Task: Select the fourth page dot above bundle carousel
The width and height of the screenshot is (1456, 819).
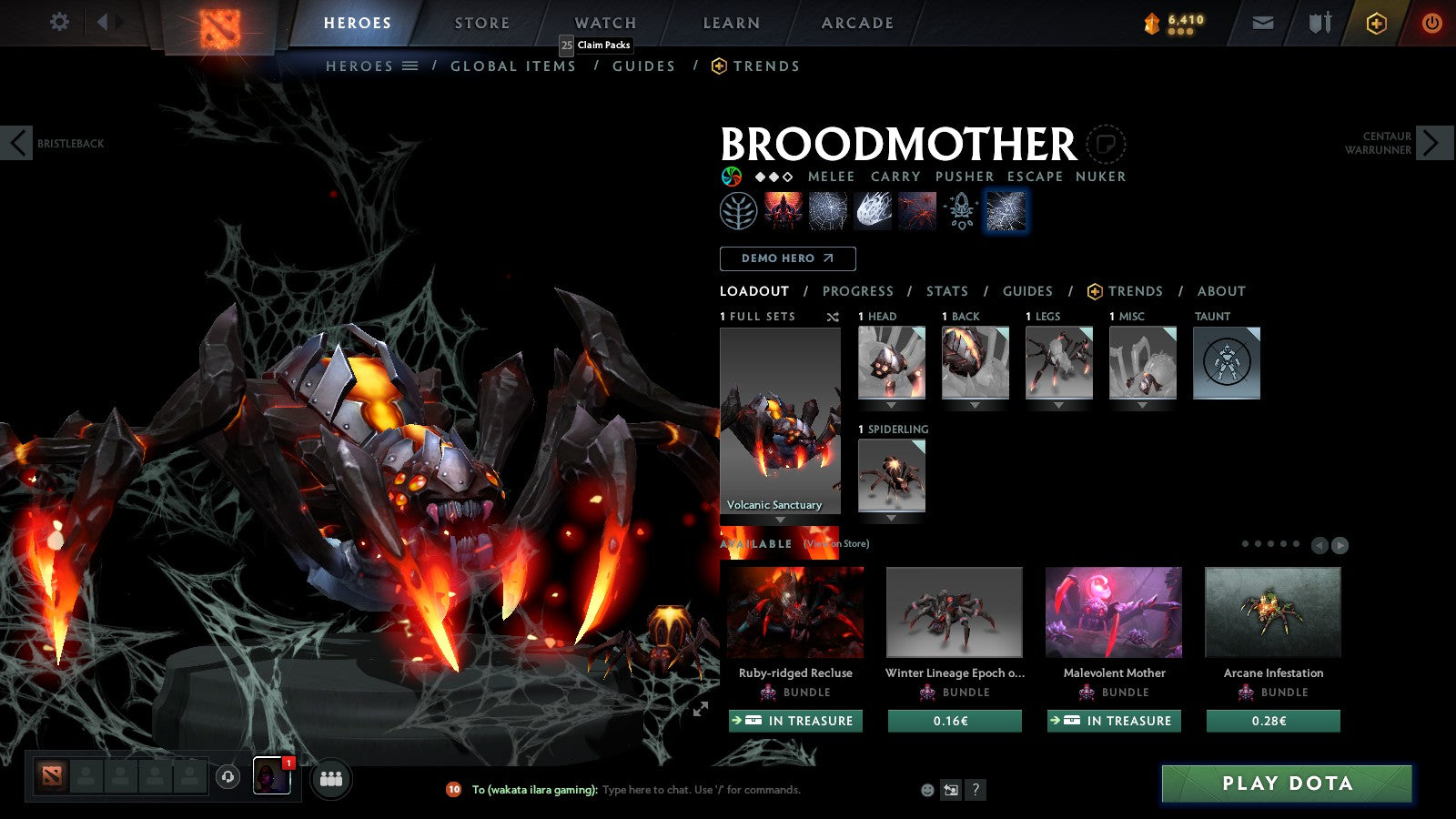Action: coord(1285,544)
